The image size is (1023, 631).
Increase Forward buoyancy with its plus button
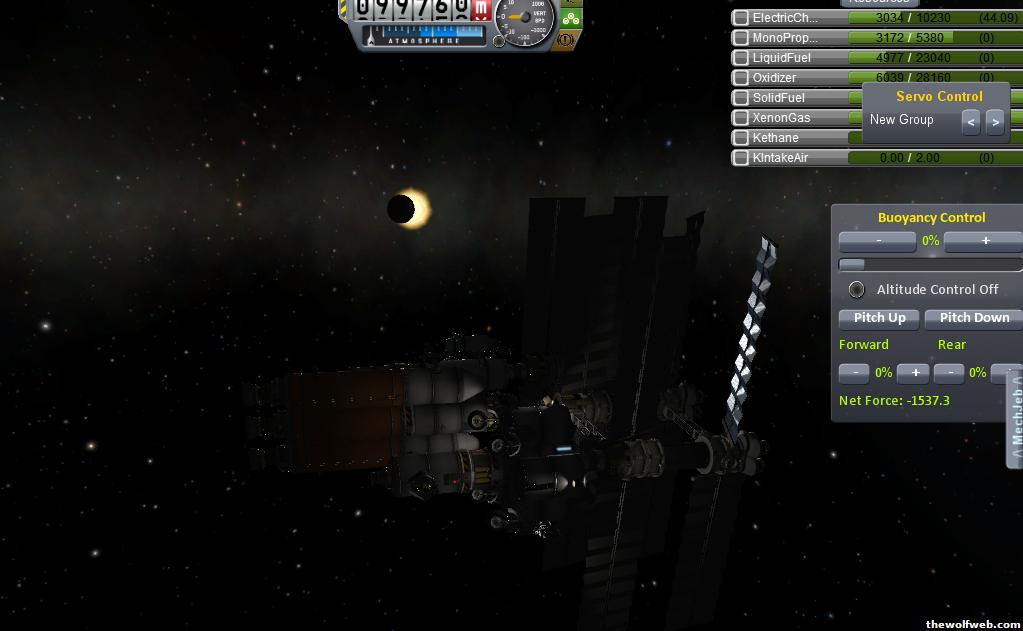(x=913, y=373)
